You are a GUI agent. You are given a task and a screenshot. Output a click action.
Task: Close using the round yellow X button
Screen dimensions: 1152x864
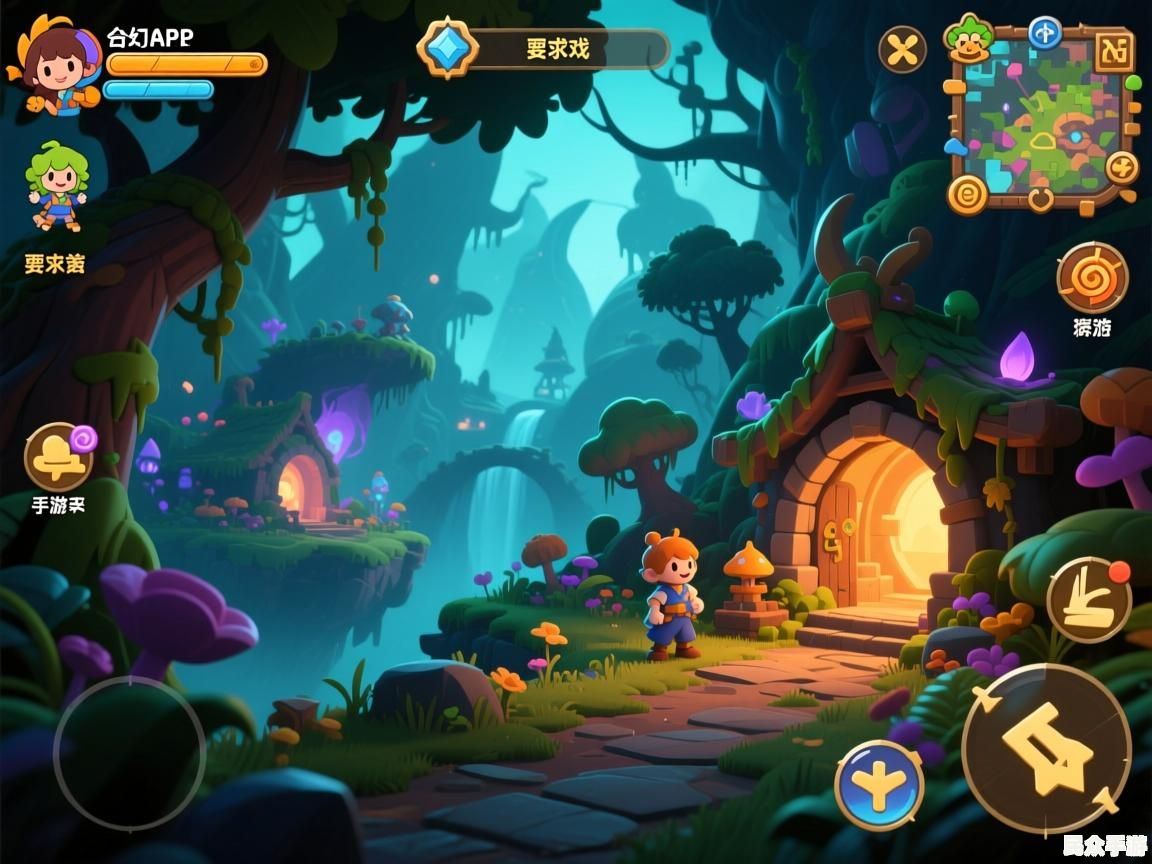[x=902, y=49]
